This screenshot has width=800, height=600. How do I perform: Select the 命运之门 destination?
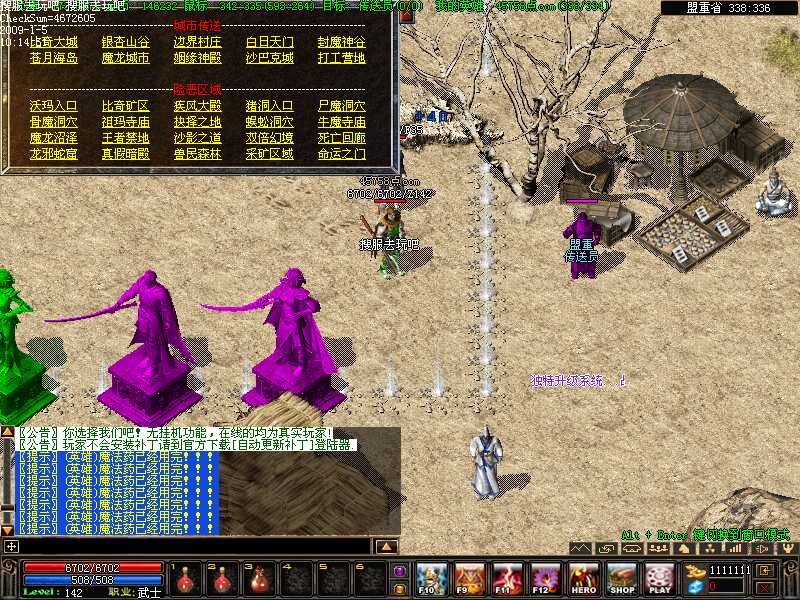click(342, 154)
